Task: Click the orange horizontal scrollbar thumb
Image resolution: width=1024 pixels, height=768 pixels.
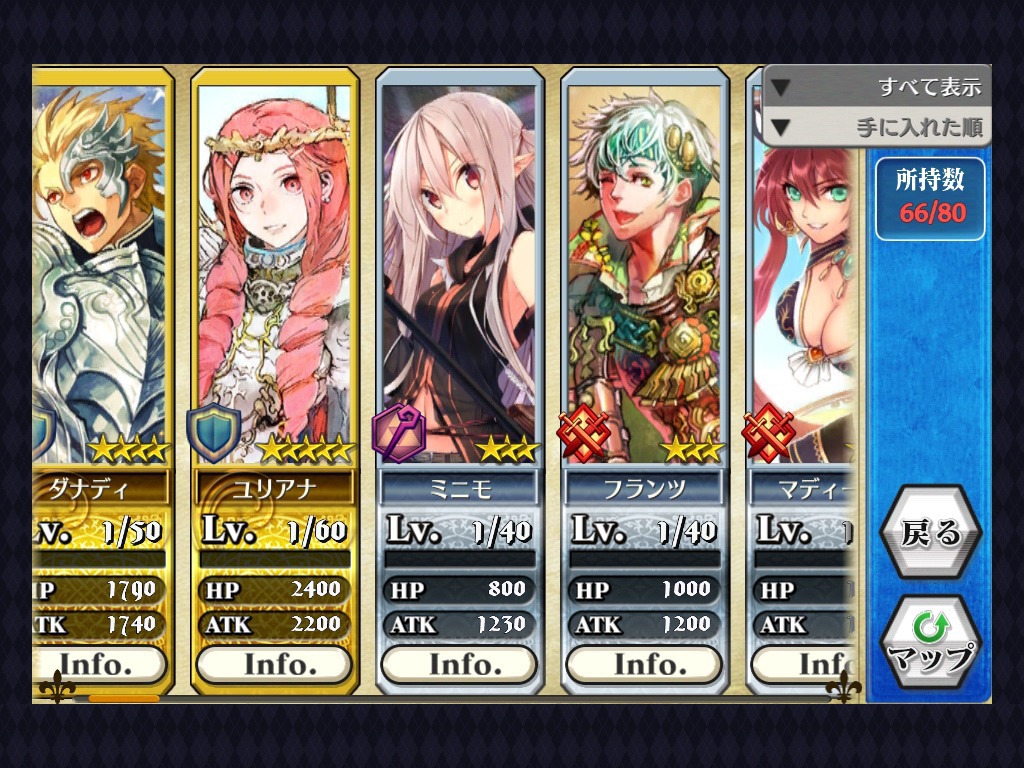Action: (x=123, y=698)
